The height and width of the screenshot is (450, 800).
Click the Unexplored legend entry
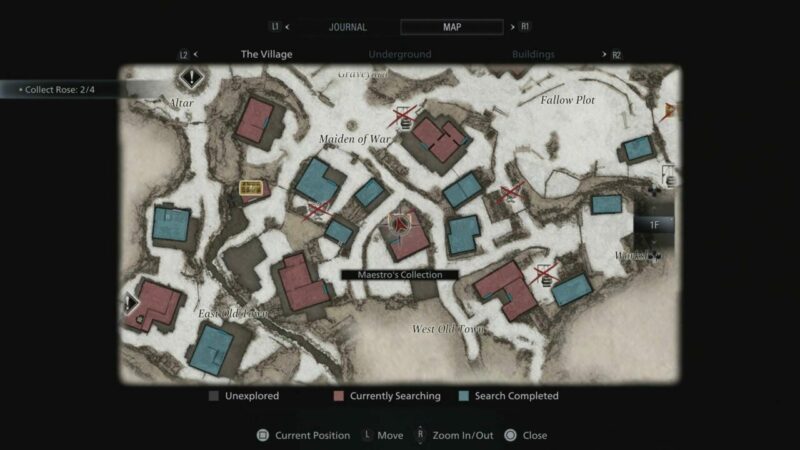(244, 396)
